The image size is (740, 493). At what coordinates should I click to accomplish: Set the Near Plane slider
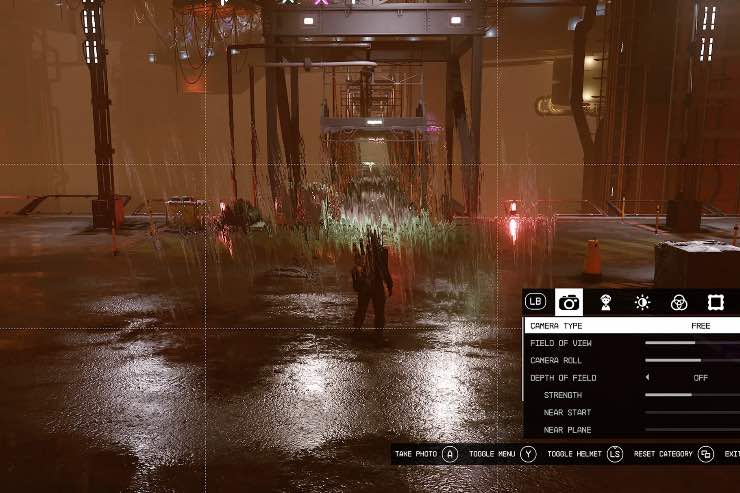coord(692,430)
